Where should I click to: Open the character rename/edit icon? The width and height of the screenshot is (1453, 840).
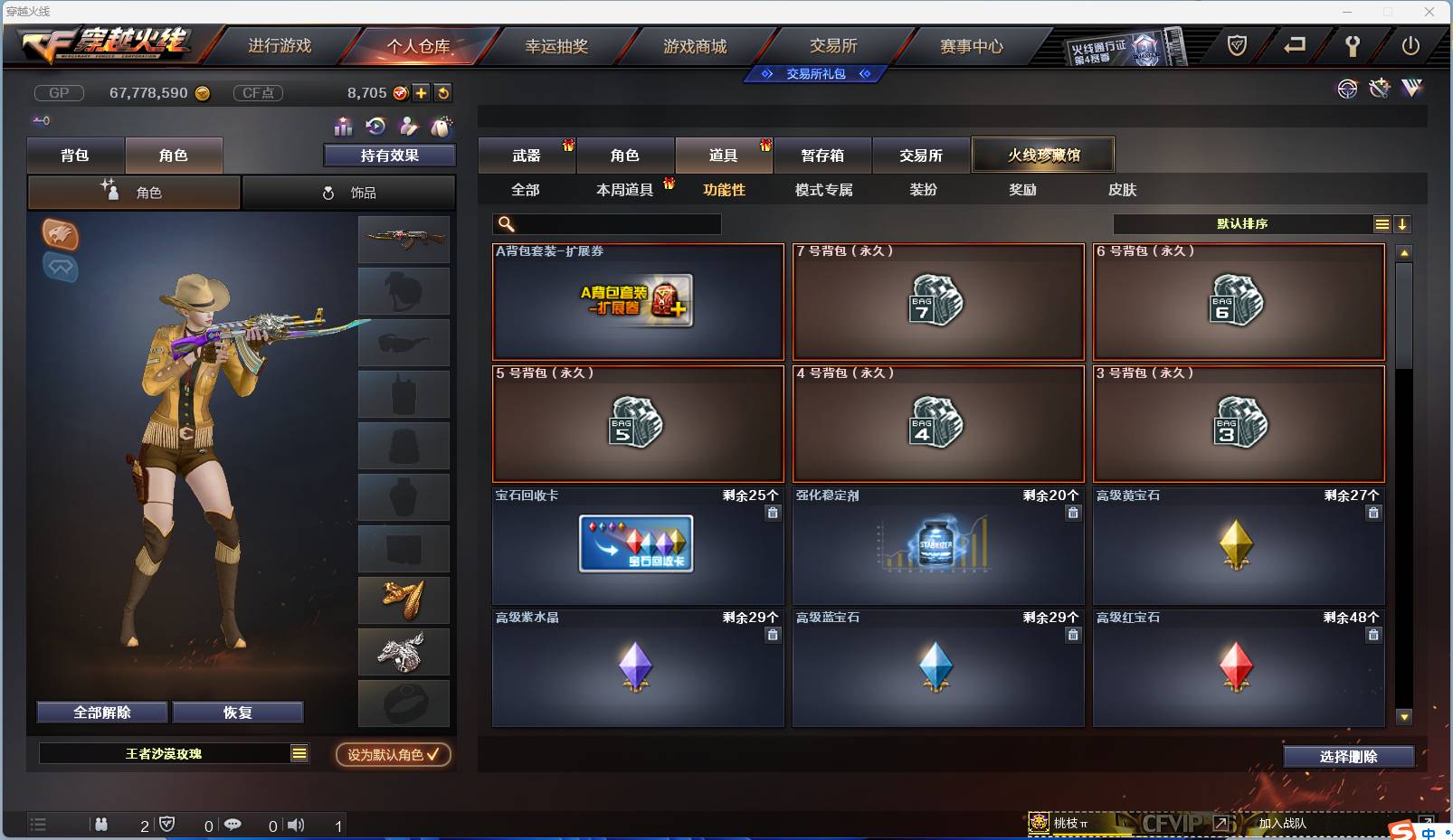point(409,127)
